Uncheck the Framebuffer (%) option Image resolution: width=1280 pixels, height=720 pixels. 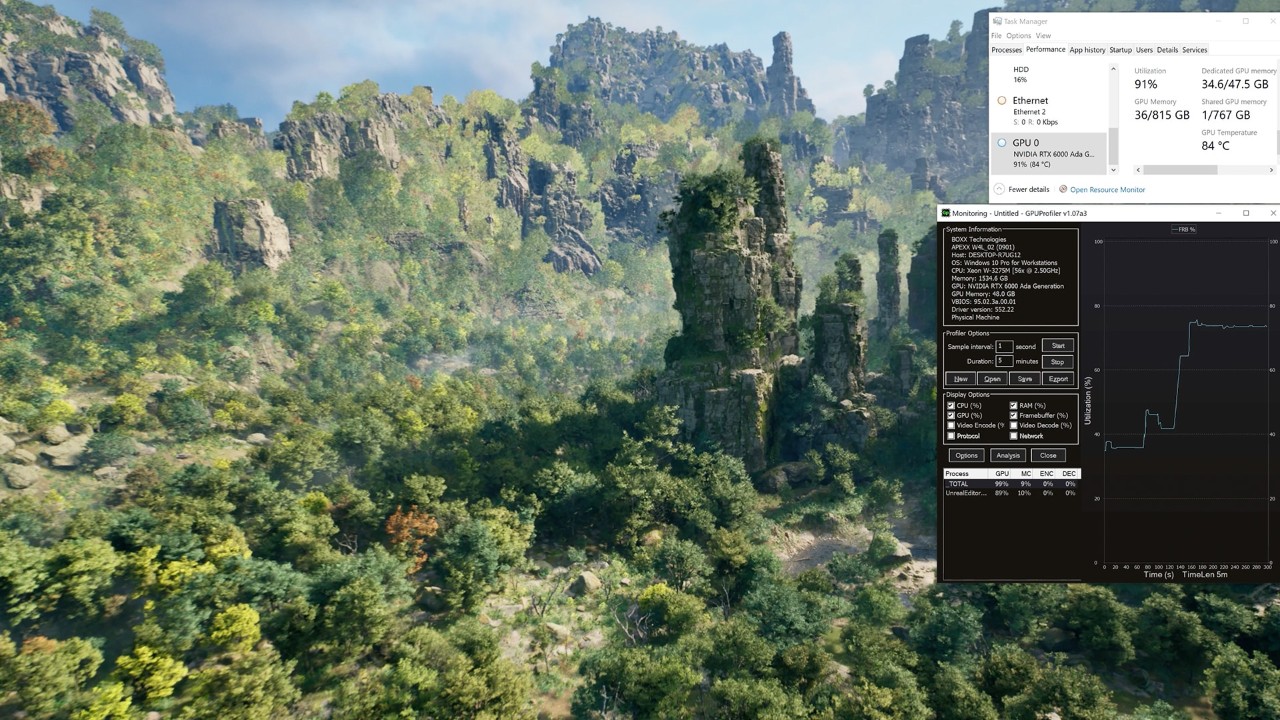click(x=1014, y=415)
